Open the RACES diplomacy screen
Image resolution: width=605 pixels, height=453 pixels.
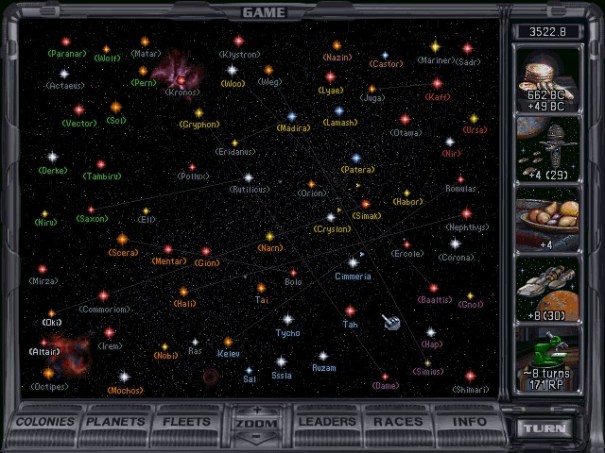coord(396,422)
